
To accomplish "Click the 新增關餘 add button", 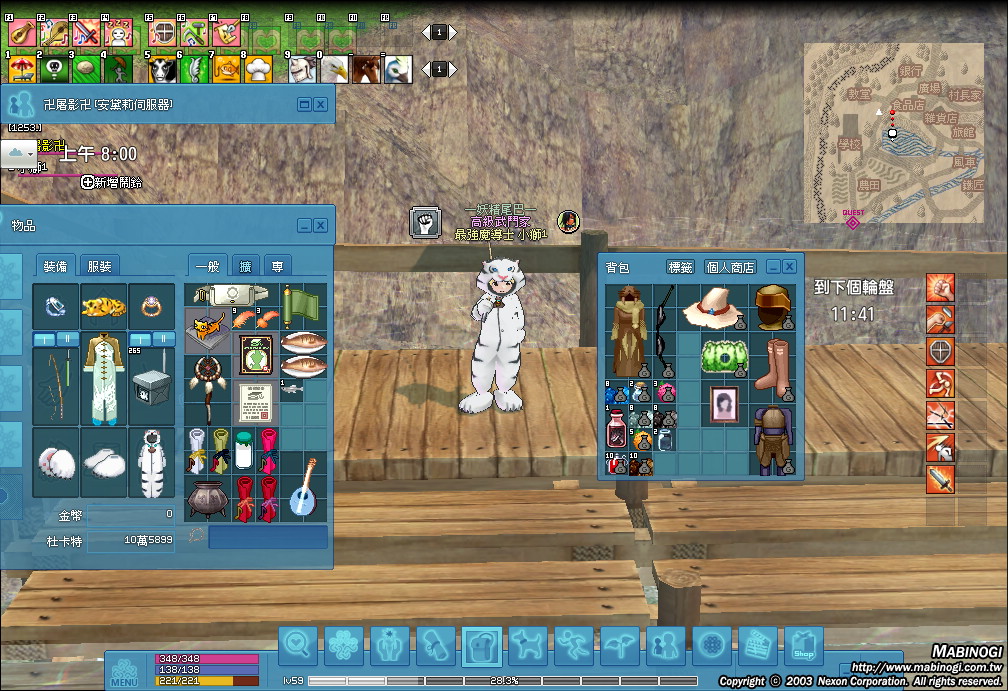I will coord(112,182).
